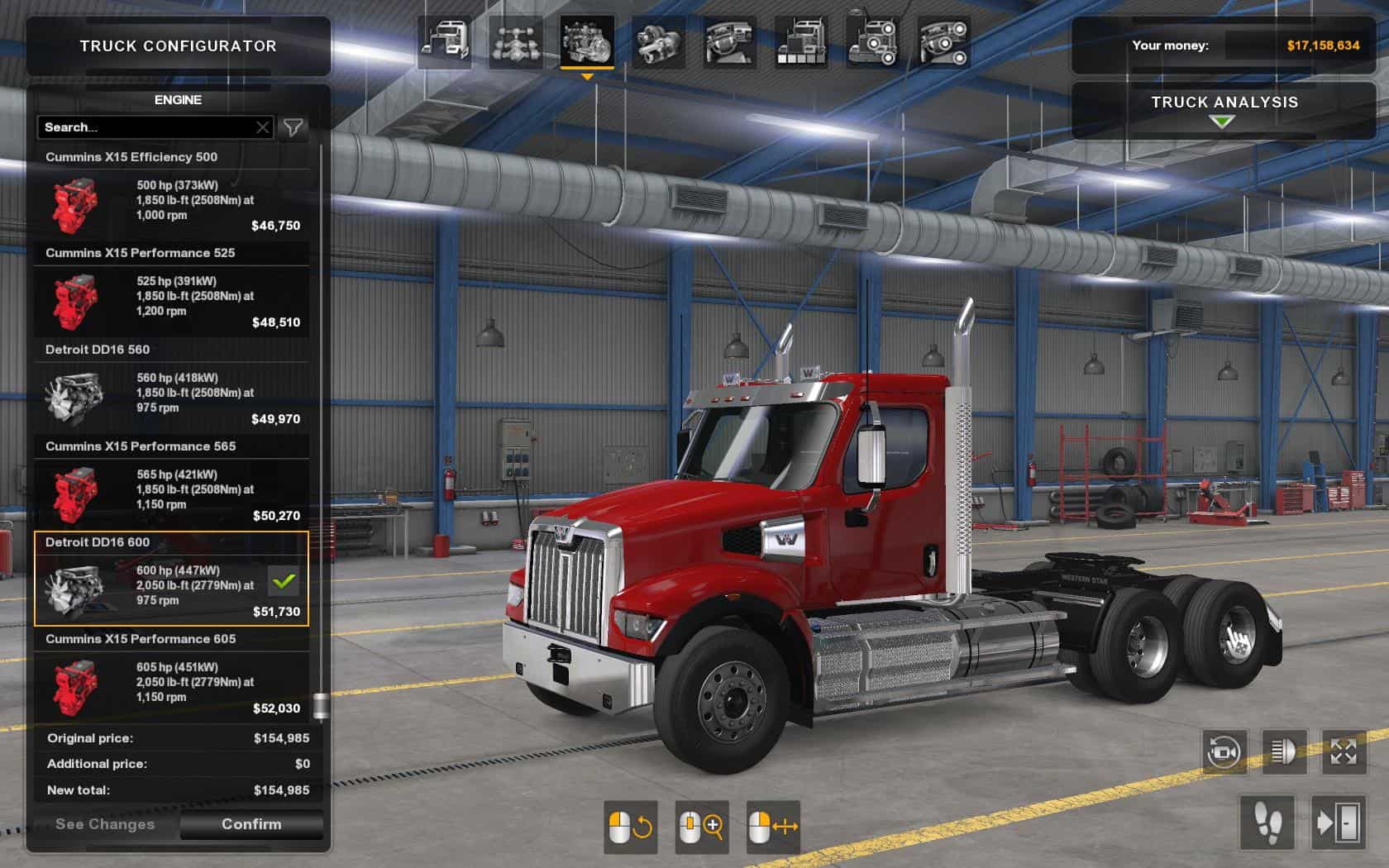Pick the Detroit DD16 560 engine
Image resolution: width=1389 pixels, height=868 pixels.
click(171, 398)
